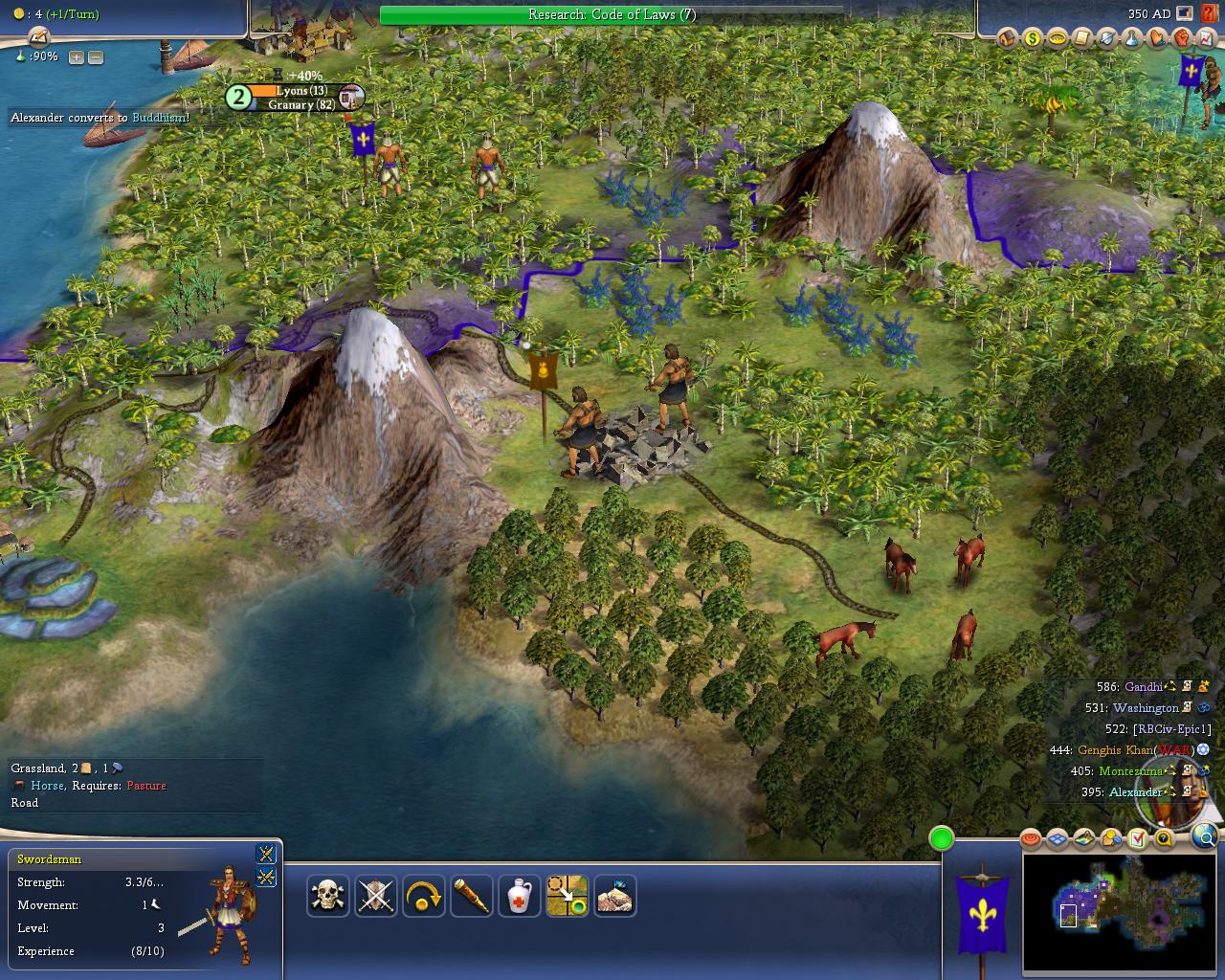The image size is (1225, 980).
Task: Select the Heal medicine-bottle action
Action: tap(519, 897)
